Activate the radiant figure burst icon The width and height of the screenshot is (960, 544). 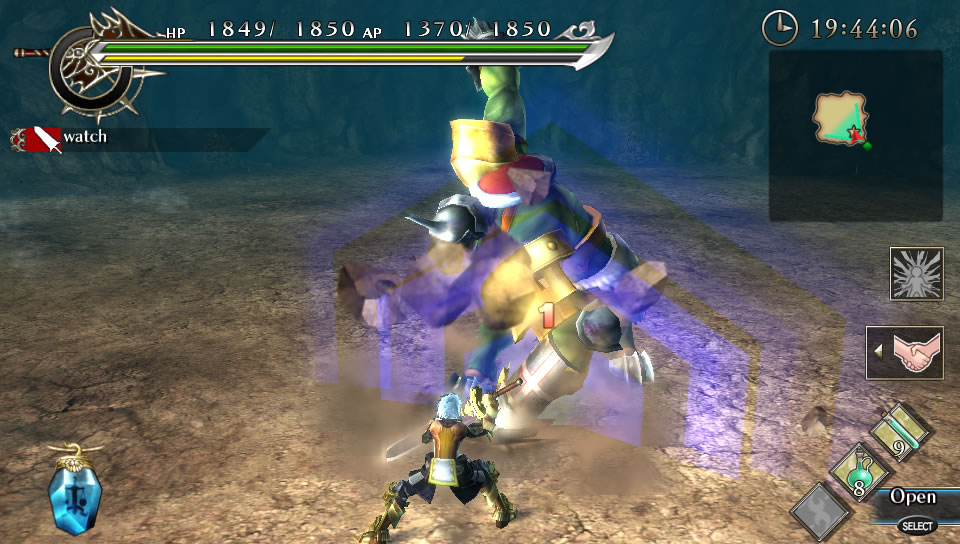(916, 274)
